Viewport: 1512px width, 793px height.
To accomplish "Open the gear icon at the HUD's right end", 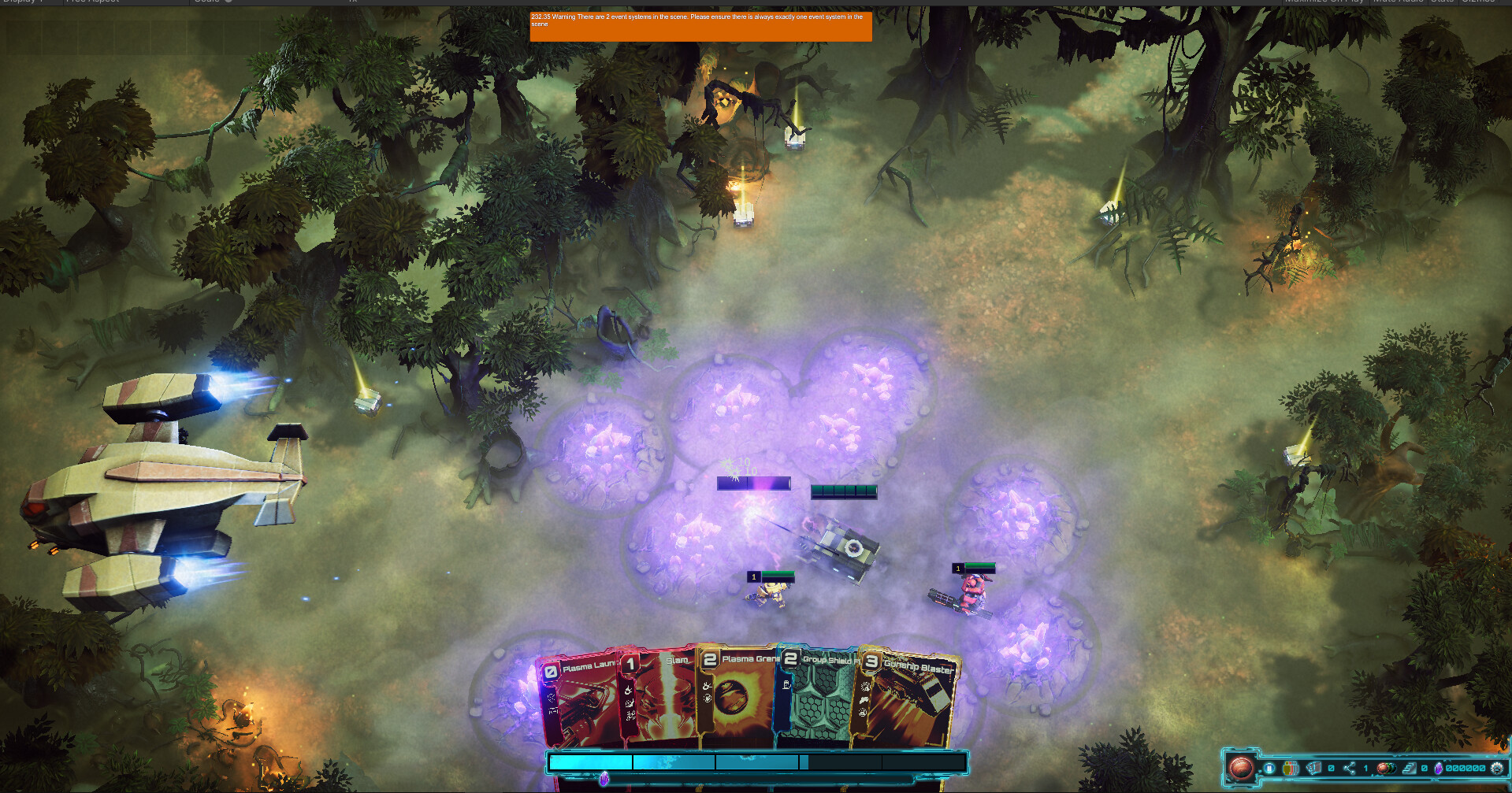I will pos(1498,768).
